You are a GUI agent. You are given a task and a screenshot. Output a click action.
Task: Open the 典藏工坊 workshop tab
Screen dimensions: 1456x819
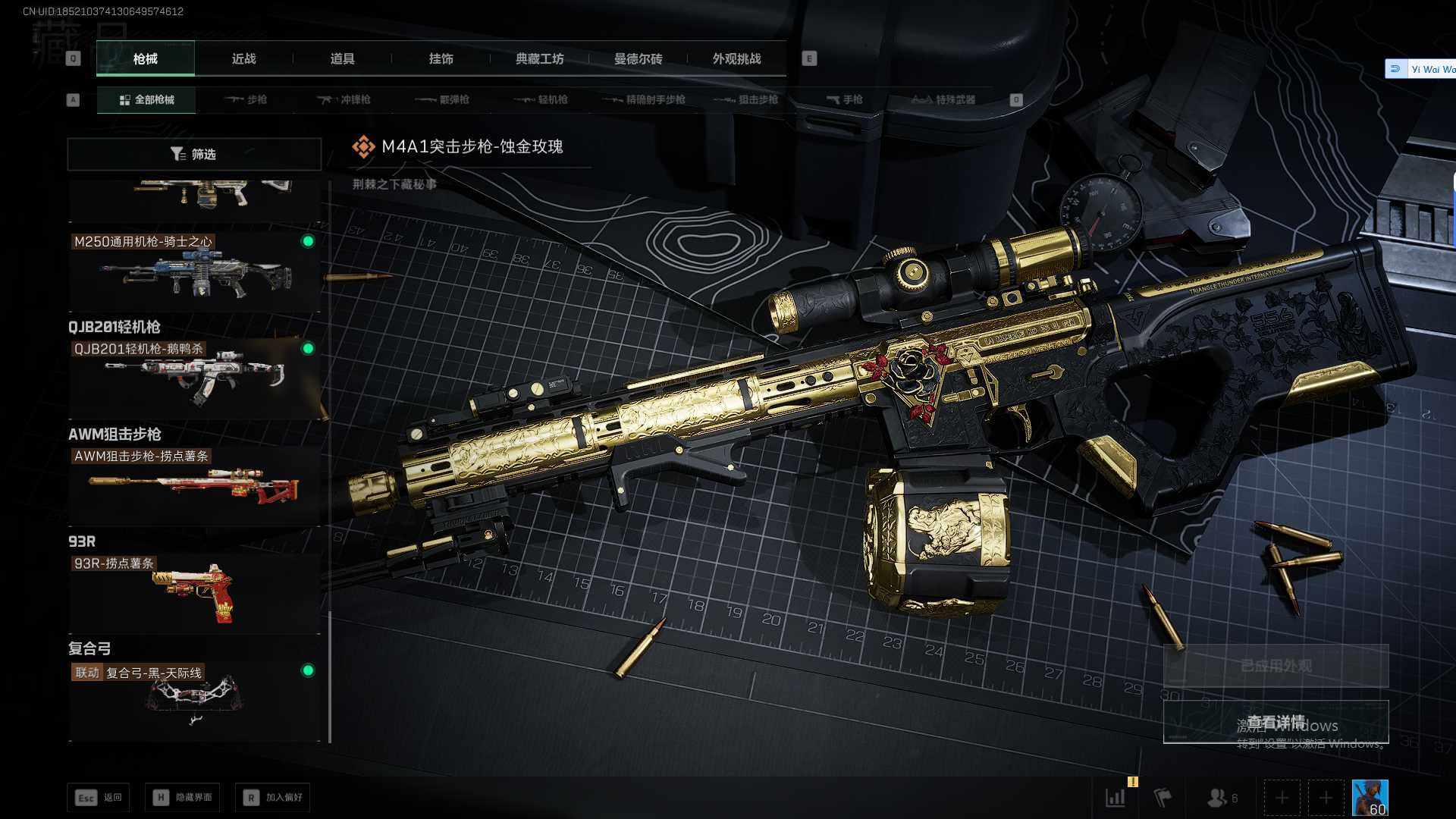click(539, 59)
